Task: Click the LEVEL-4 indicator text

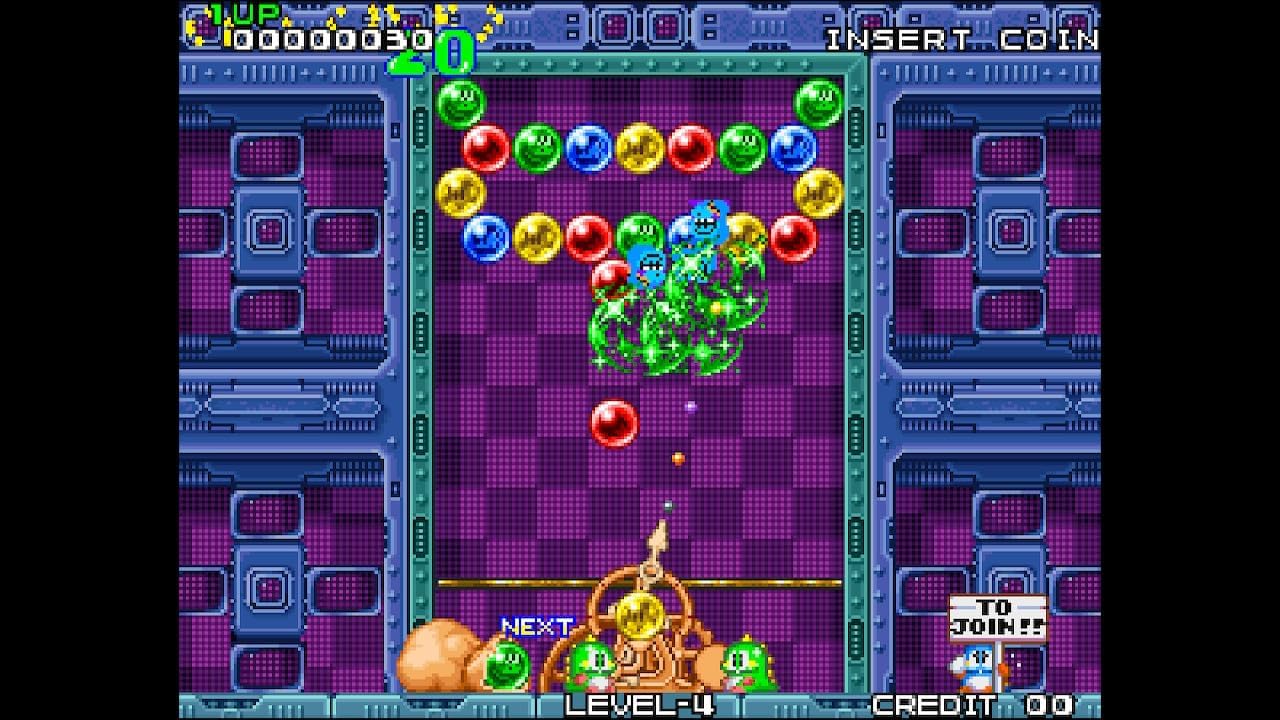Action: [x=640, y=705]
